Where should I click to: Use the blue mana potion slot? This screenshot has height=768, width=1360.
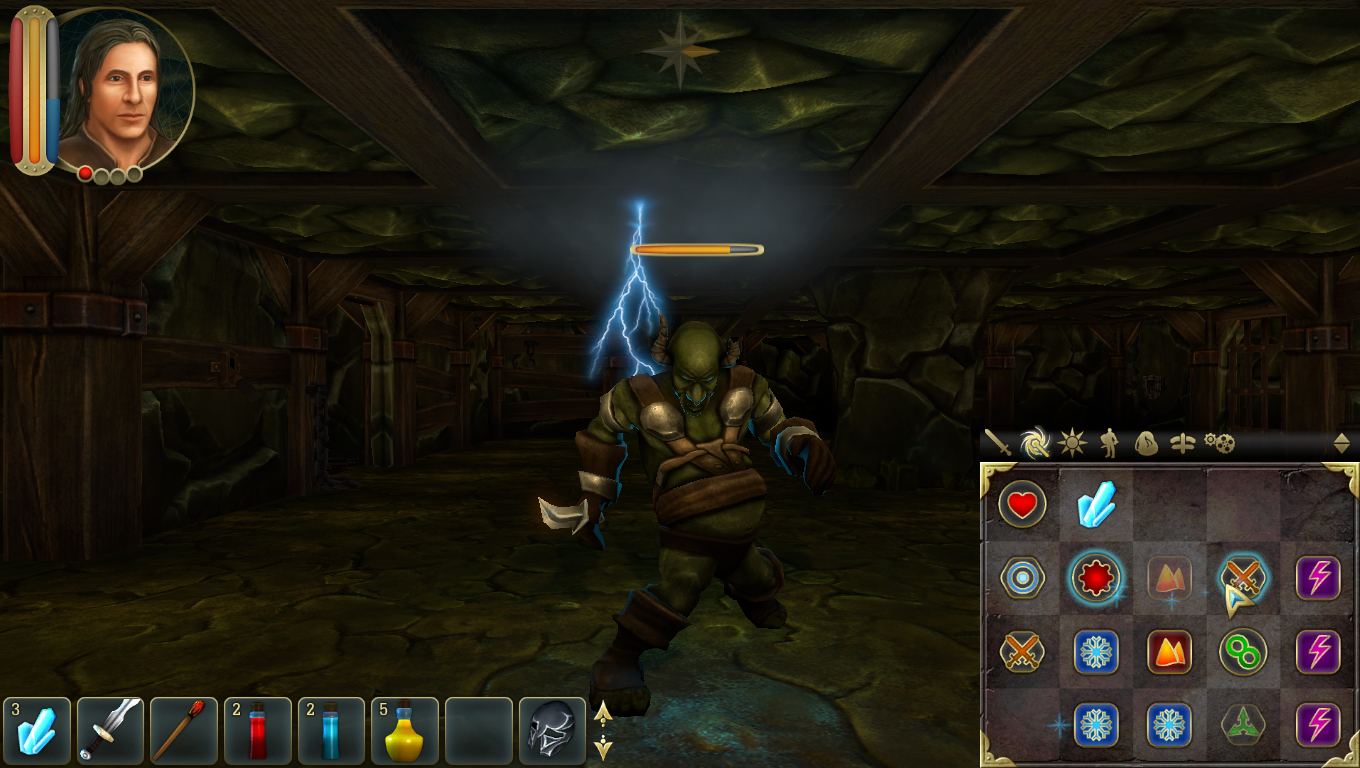point(331,731)
